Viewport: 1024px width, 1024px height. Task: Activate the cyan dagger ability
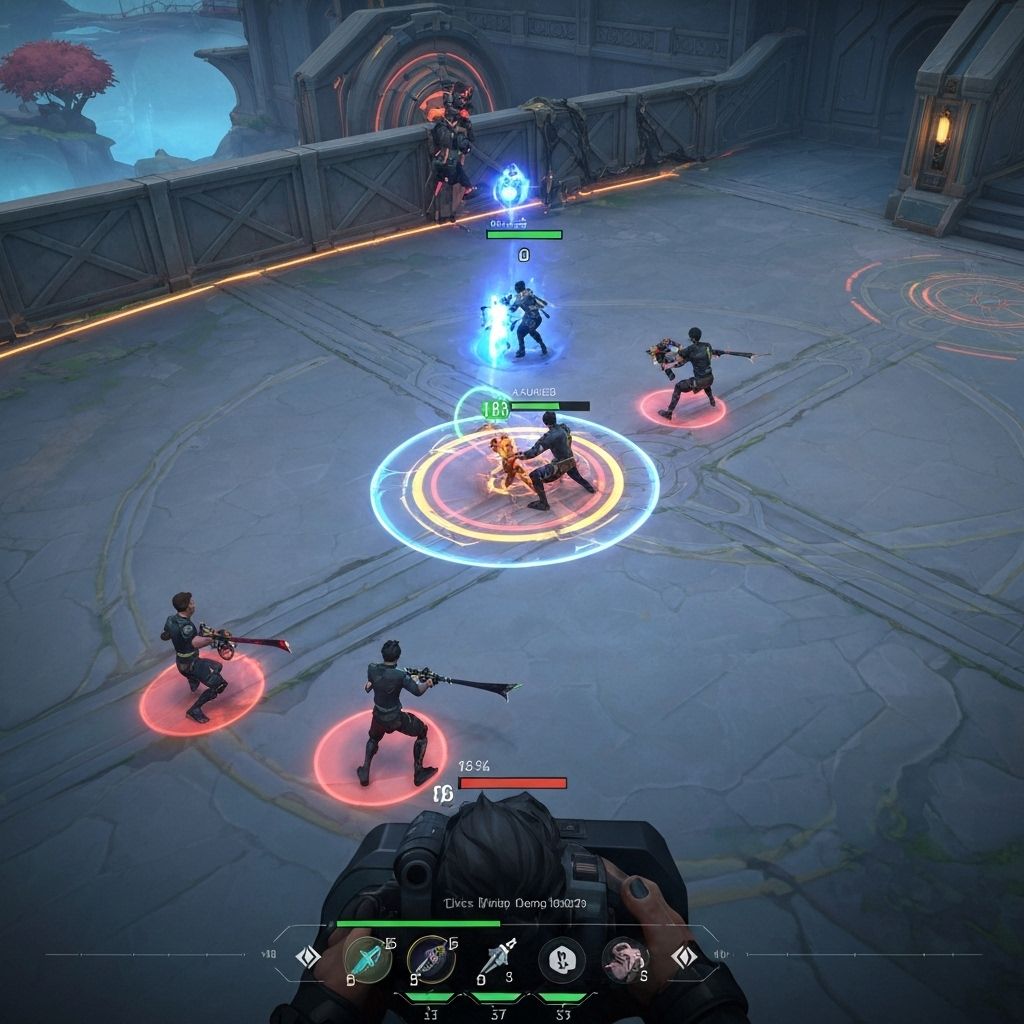point(367,960)
